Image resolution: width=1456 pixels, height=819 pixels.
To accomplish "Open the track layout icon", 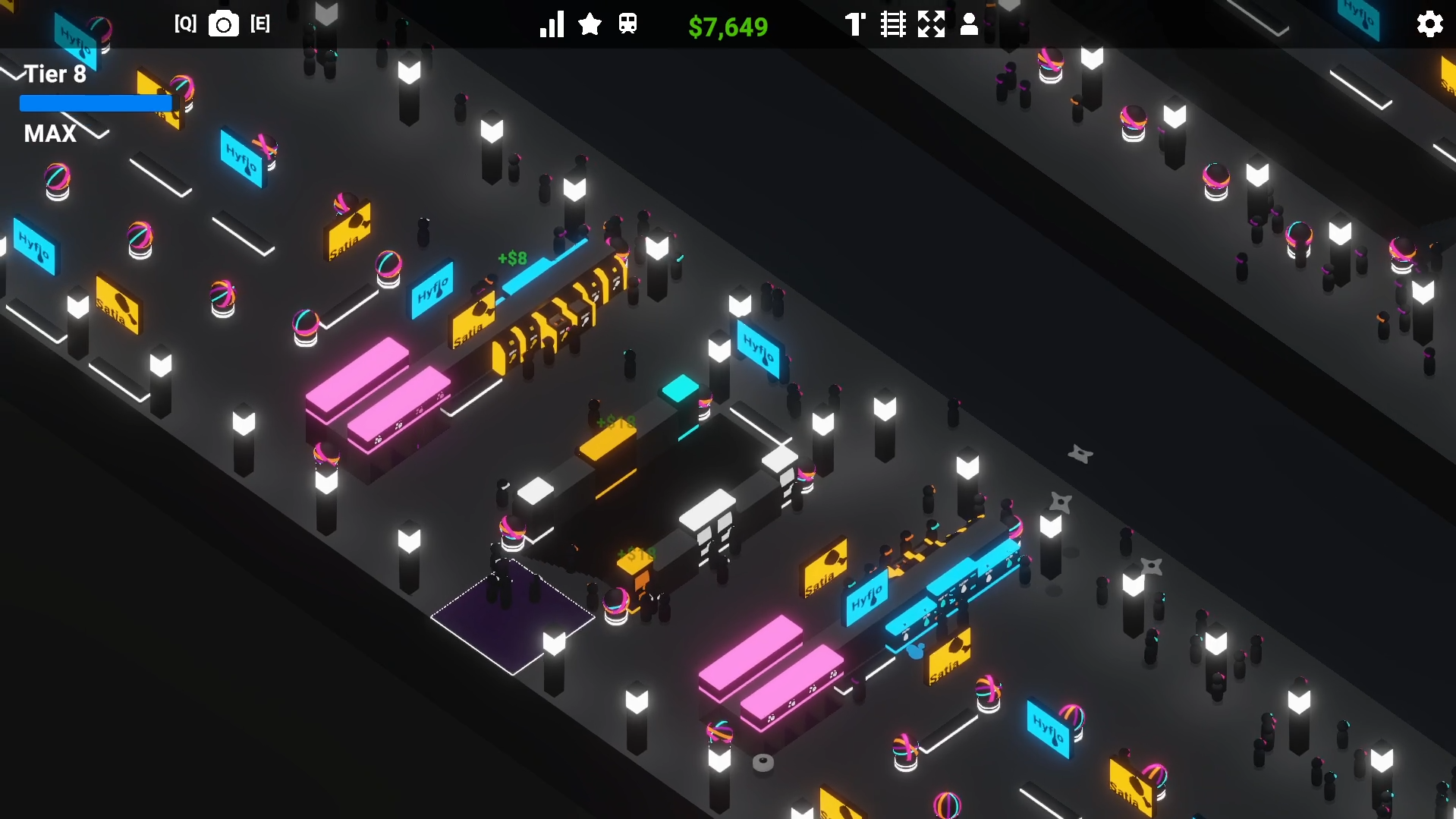I will (x=893, y=24).
